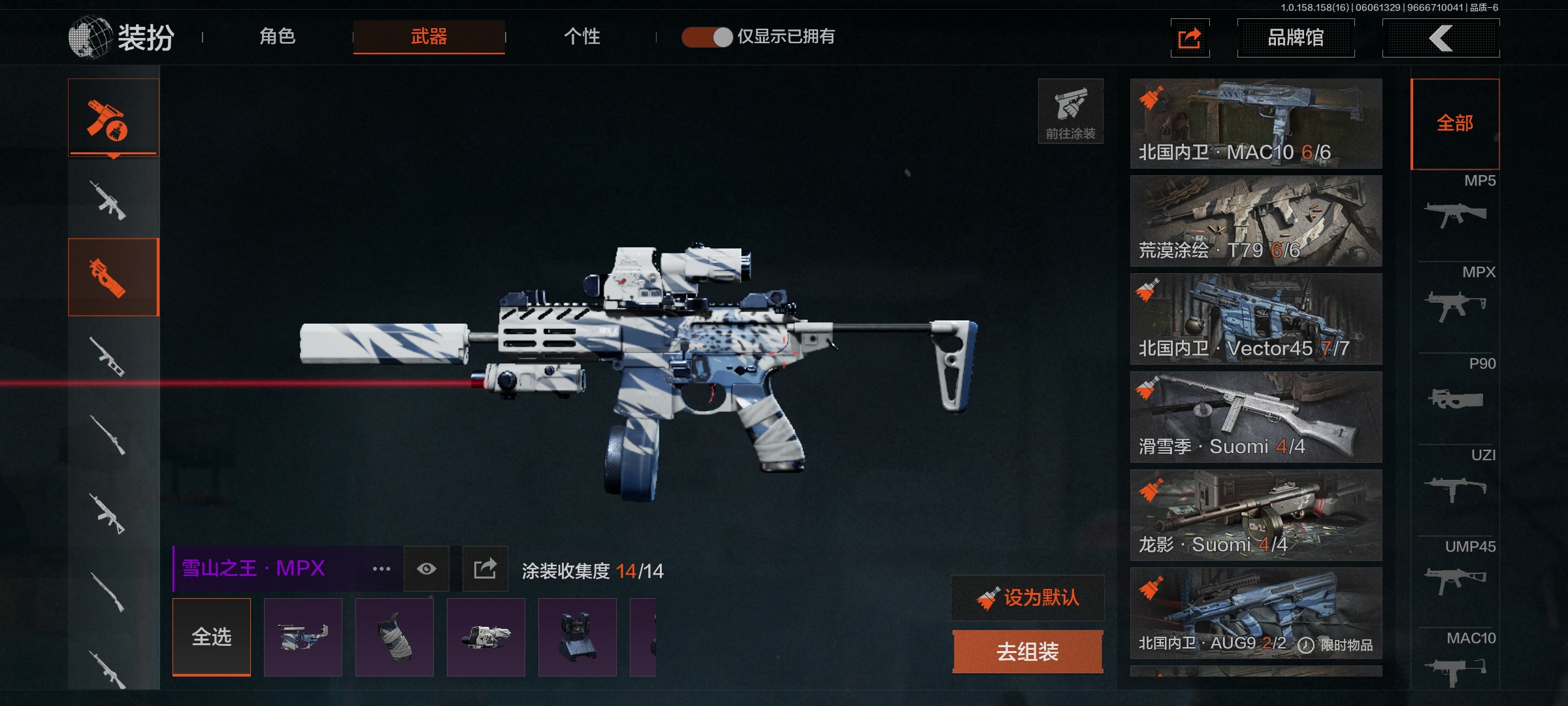Filter skins by P90
This screenshot has height=706, width=1568.
pos(1455,390)
